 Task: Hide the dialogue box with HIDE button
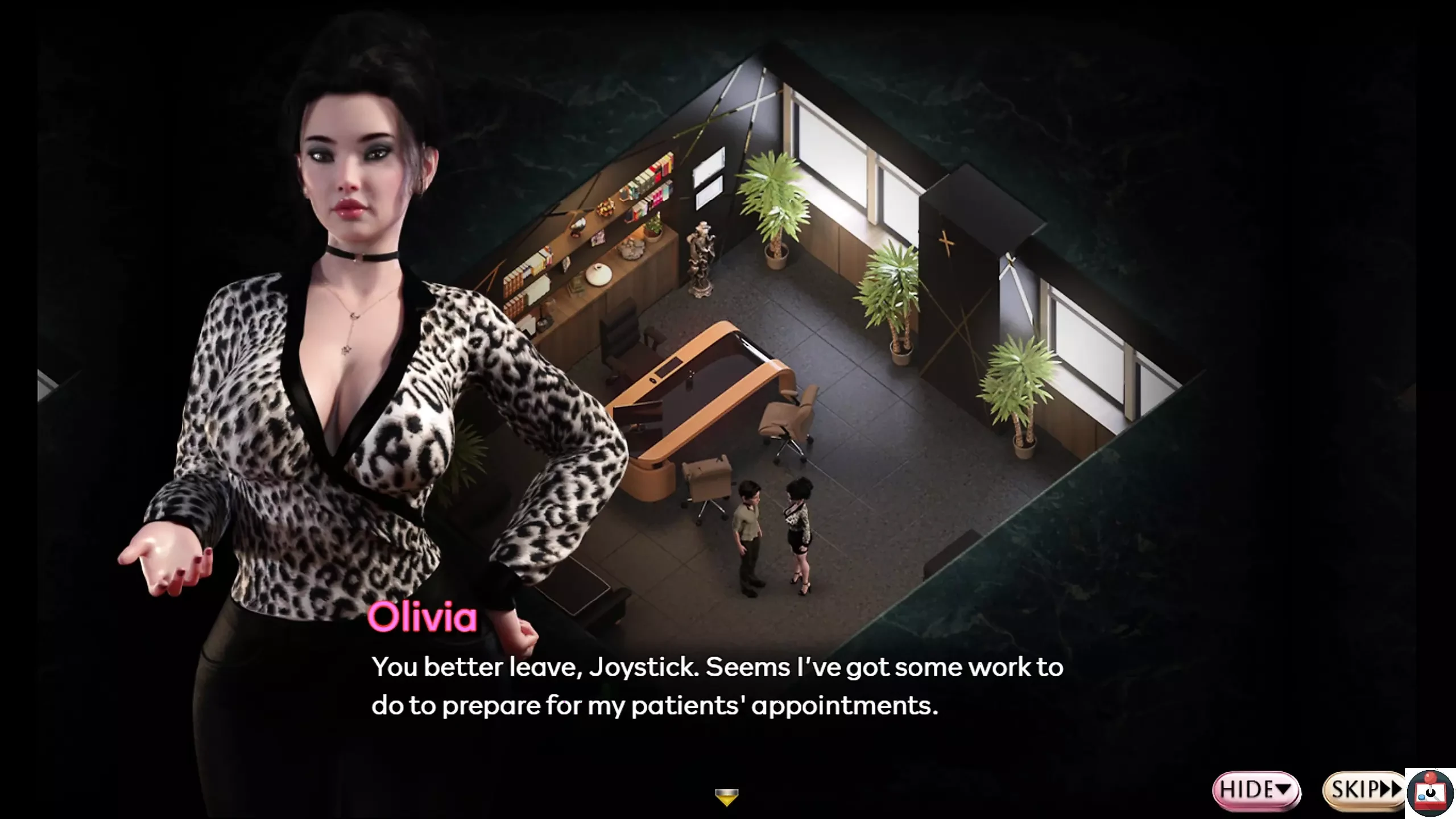tap(1255, 789)
